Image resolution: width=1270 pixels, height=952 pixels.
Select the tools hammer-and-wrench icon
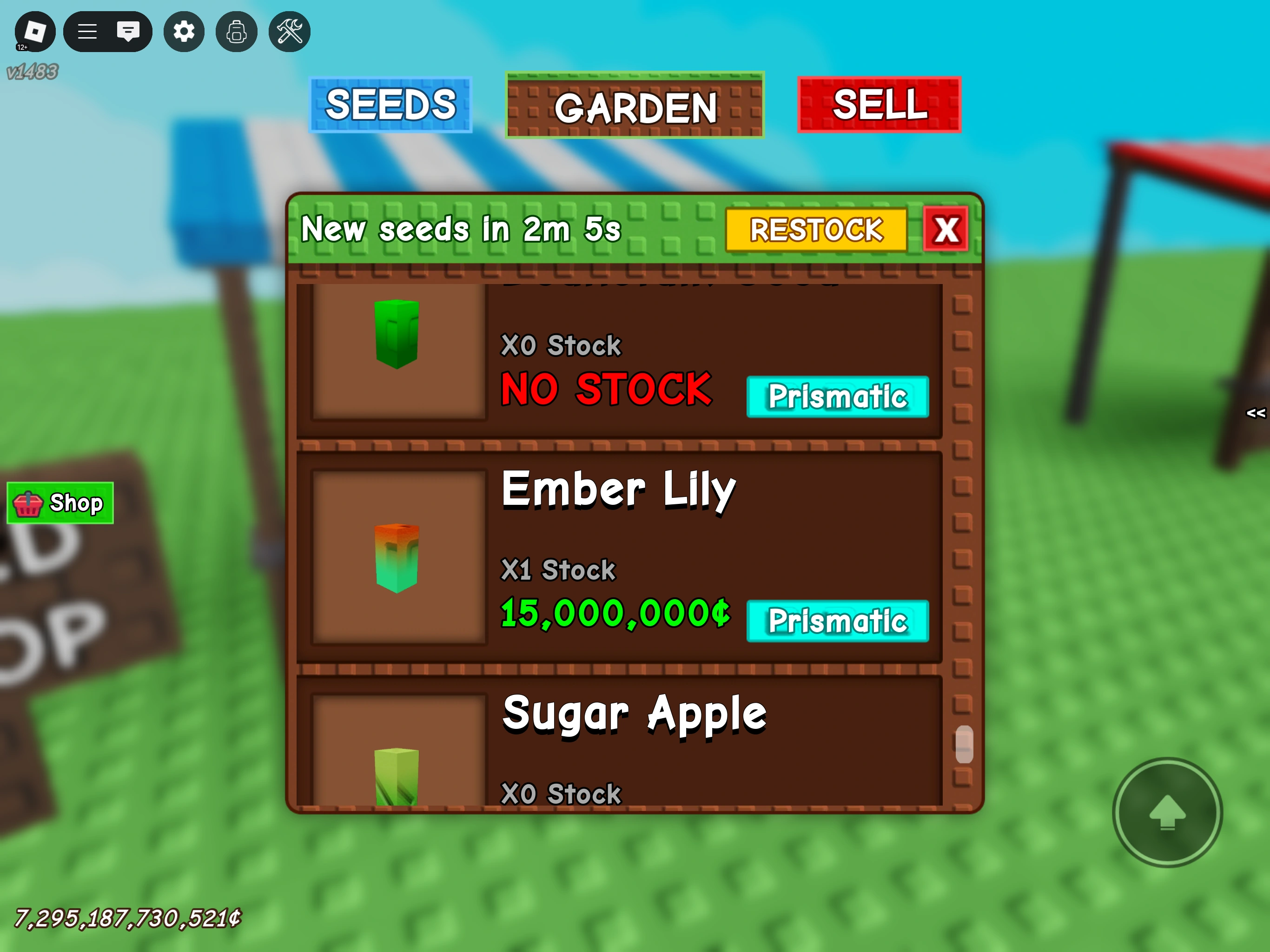[289, 32]
